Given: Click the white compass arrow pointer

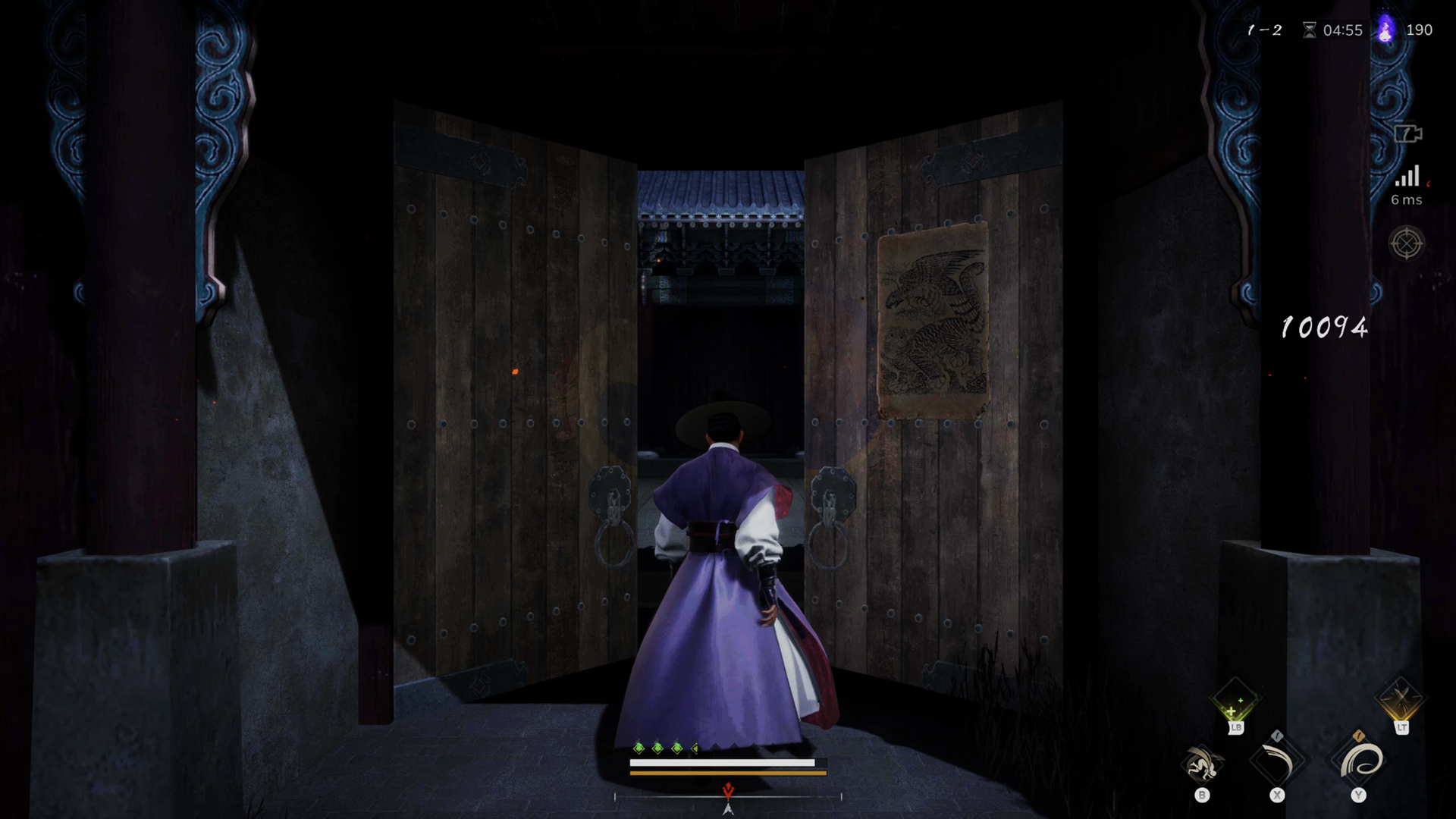Looking at the screenshot, I should coord(726,811).
